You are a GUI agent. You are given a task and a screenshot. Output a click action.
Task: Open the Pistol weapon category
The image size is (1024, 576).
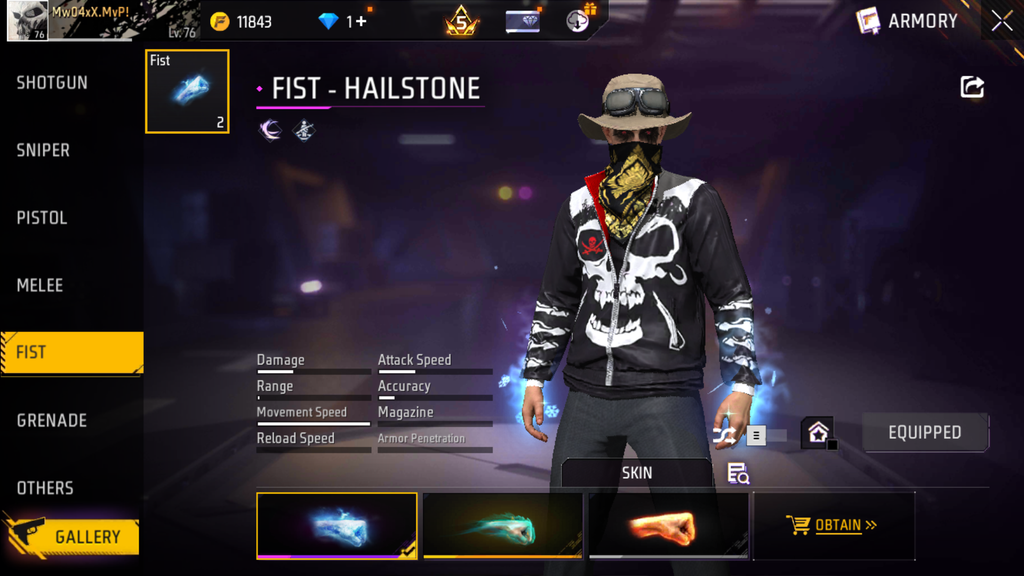click(x=42, y=218)
